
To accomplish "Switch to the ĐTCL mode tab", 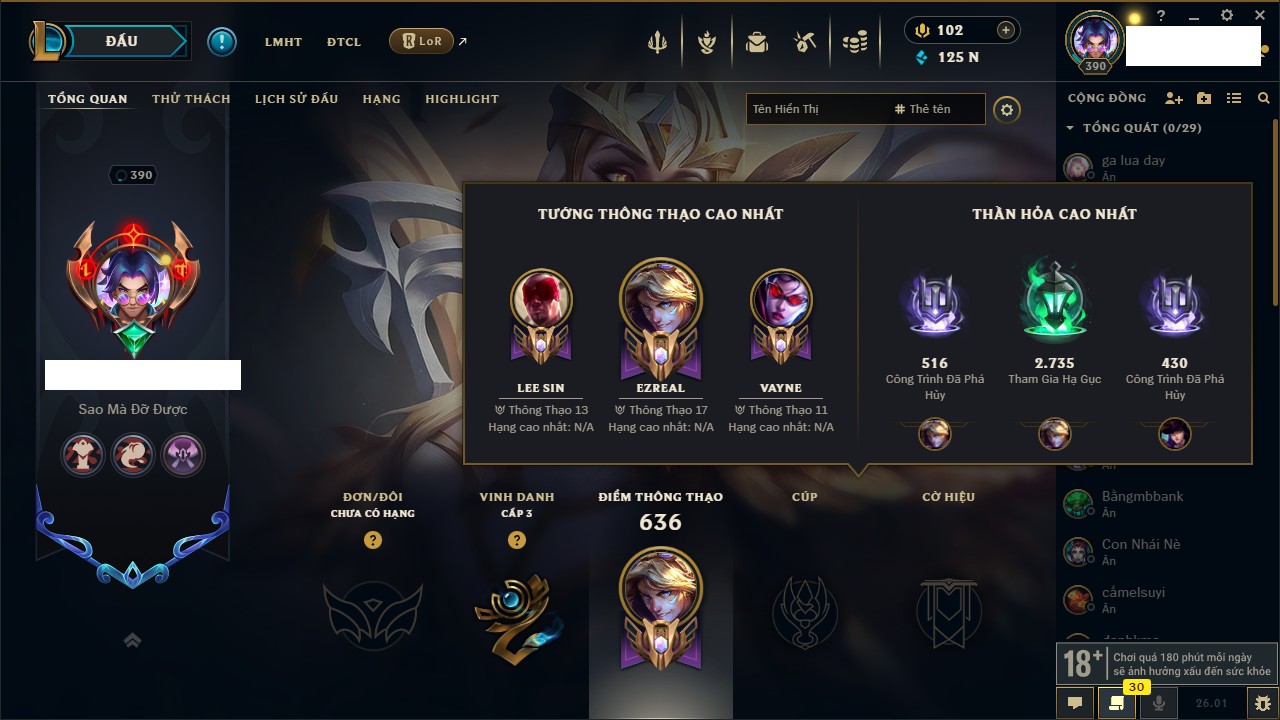I will click(344, 42).
